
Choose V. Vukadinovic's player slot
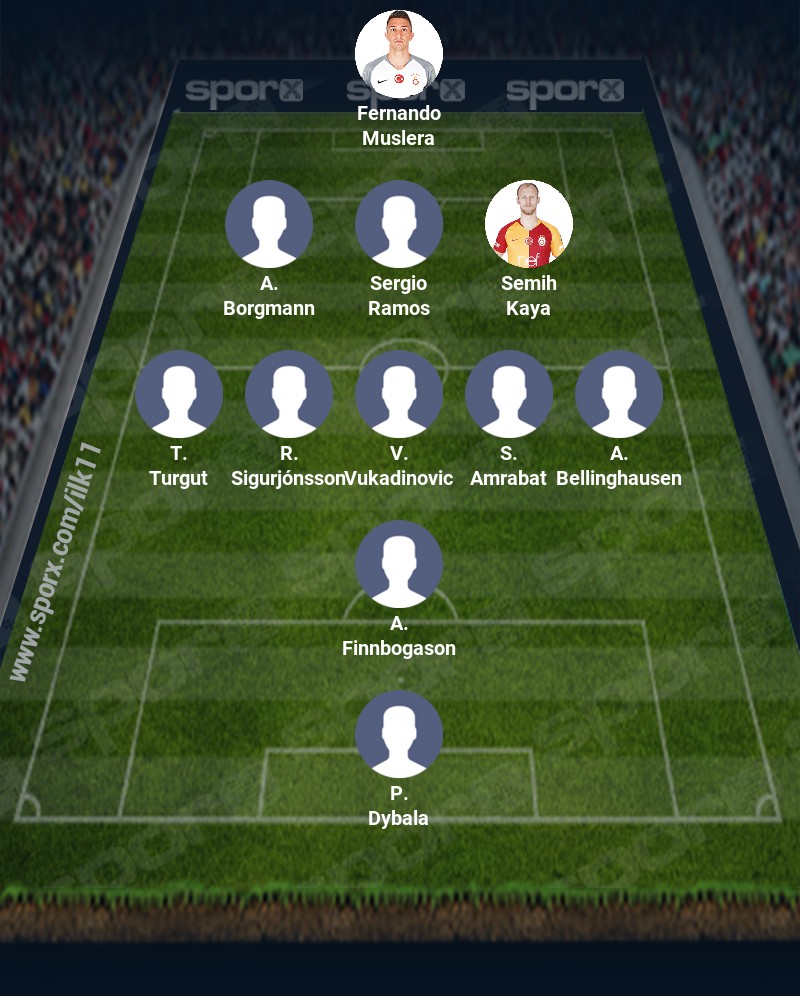[x=399, y=394]
